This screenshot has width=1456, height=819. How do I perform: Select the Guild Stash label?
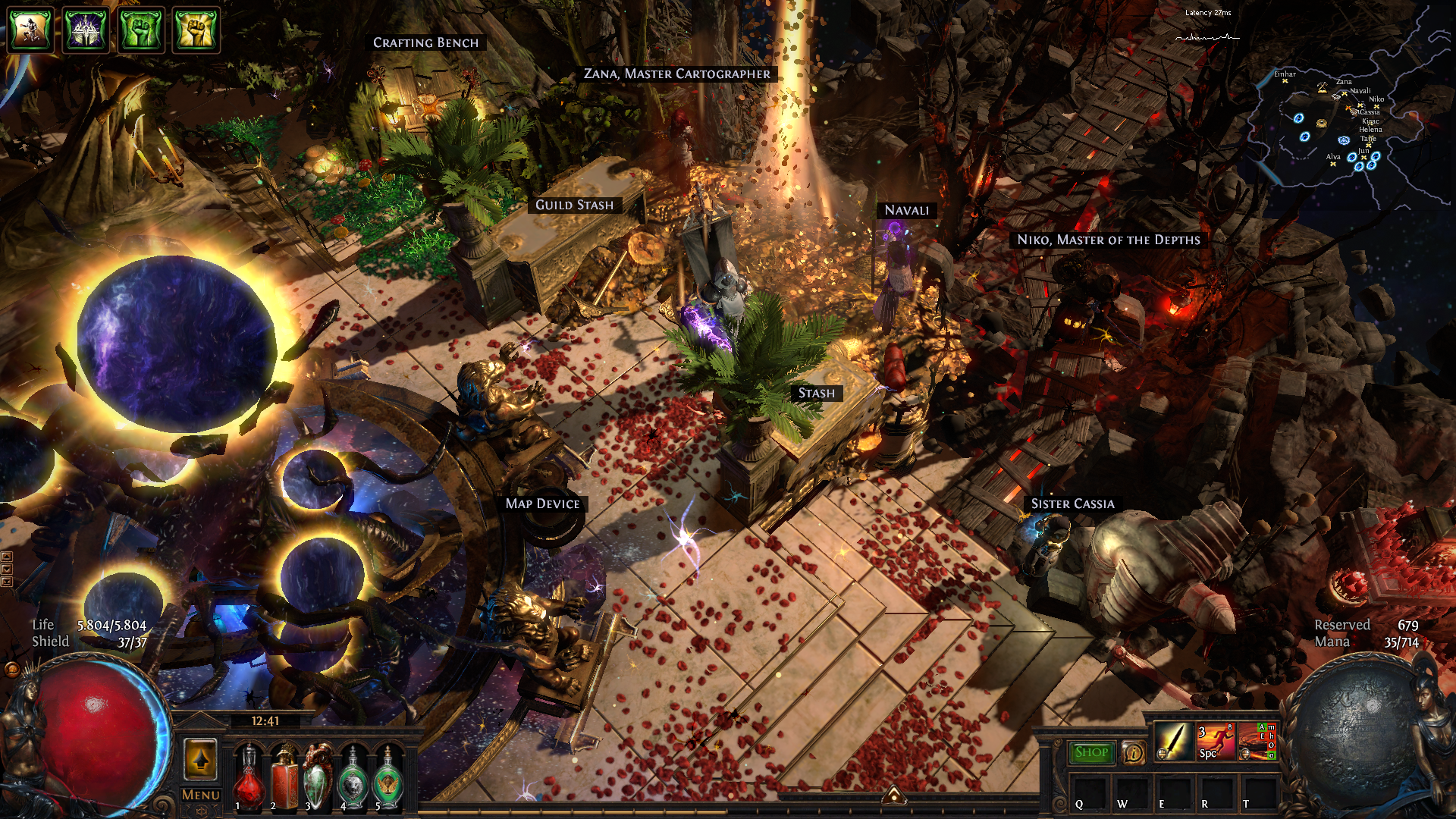pos(574,205)
